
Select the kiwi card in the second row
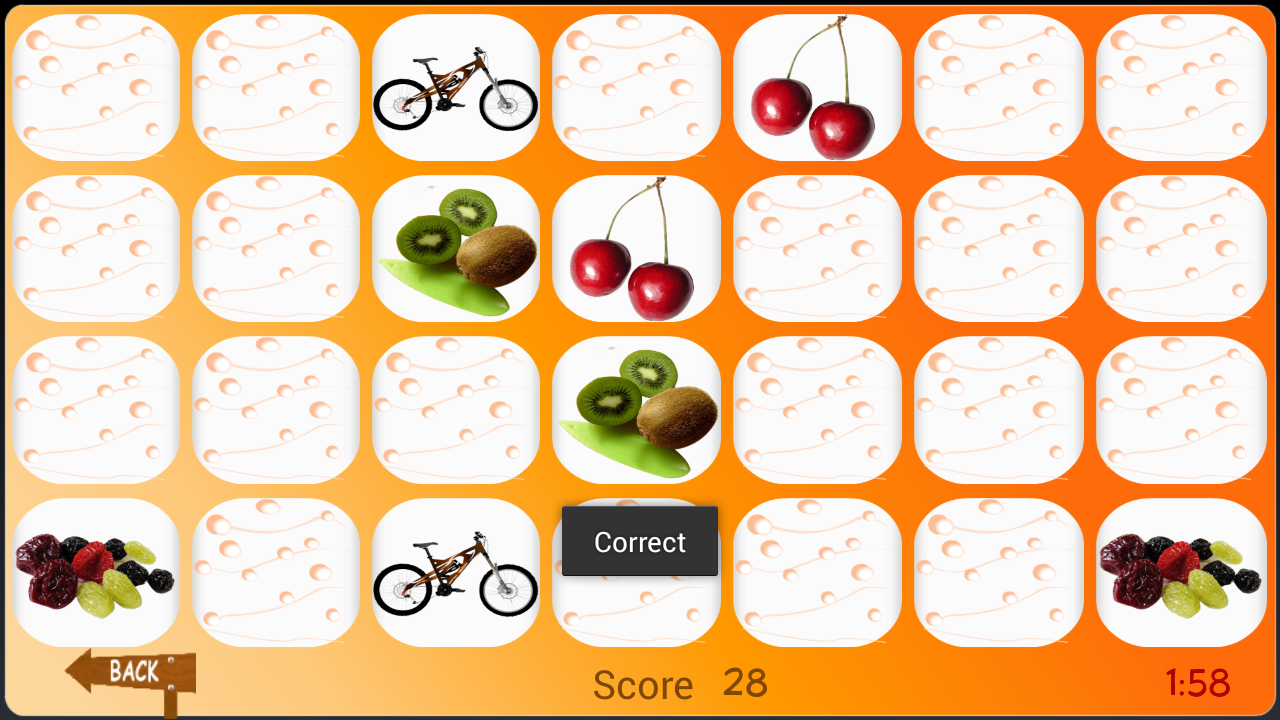456,247
